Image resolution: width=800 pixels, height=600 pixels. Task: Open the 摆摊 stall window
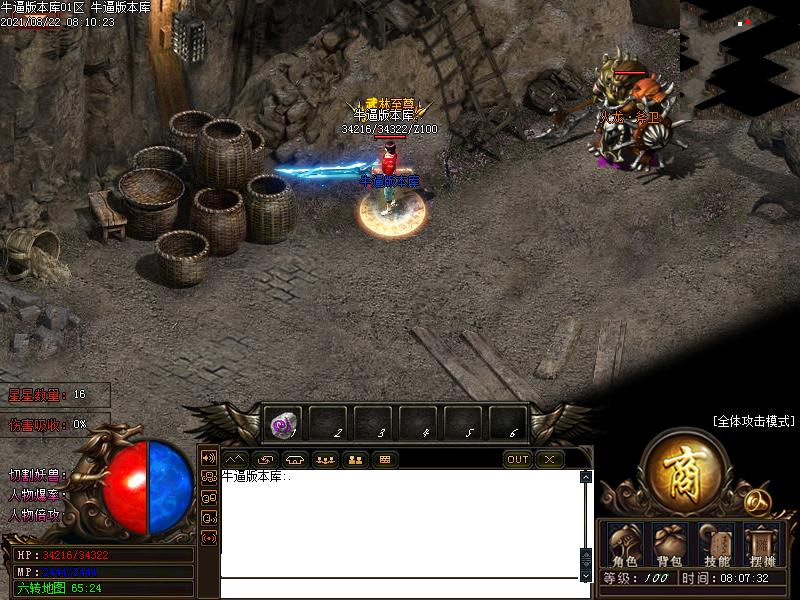pos(761,545)
